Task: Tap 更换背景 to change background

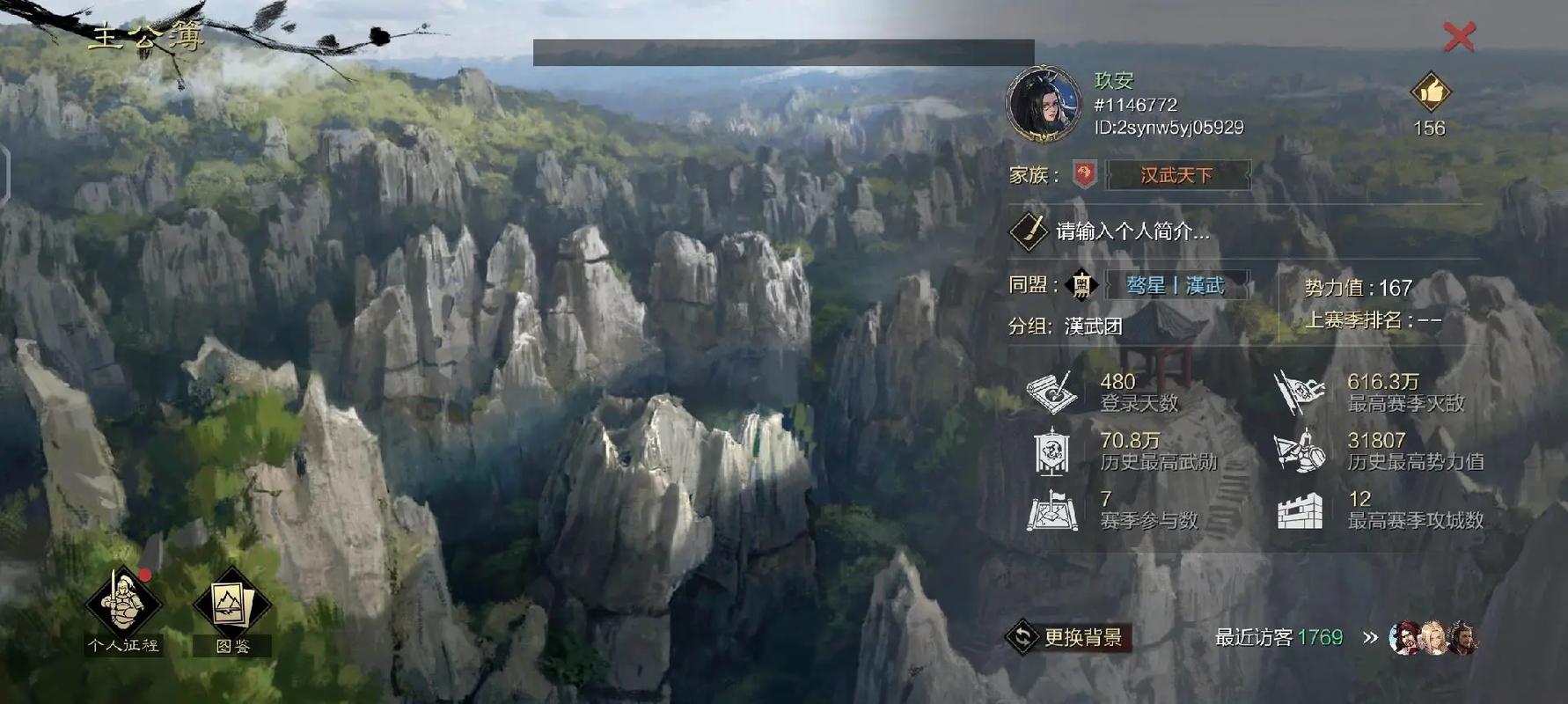Action: (x=1068, y=637)
